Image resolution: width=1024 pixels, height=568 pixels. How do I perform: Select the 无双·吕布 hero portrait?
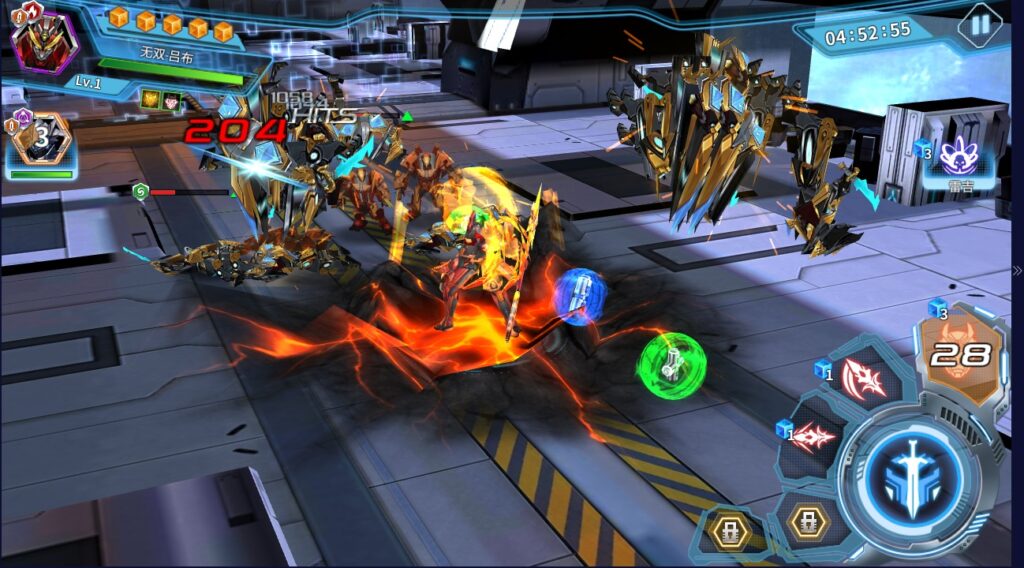pyautogui.click(x=44, y=40)
